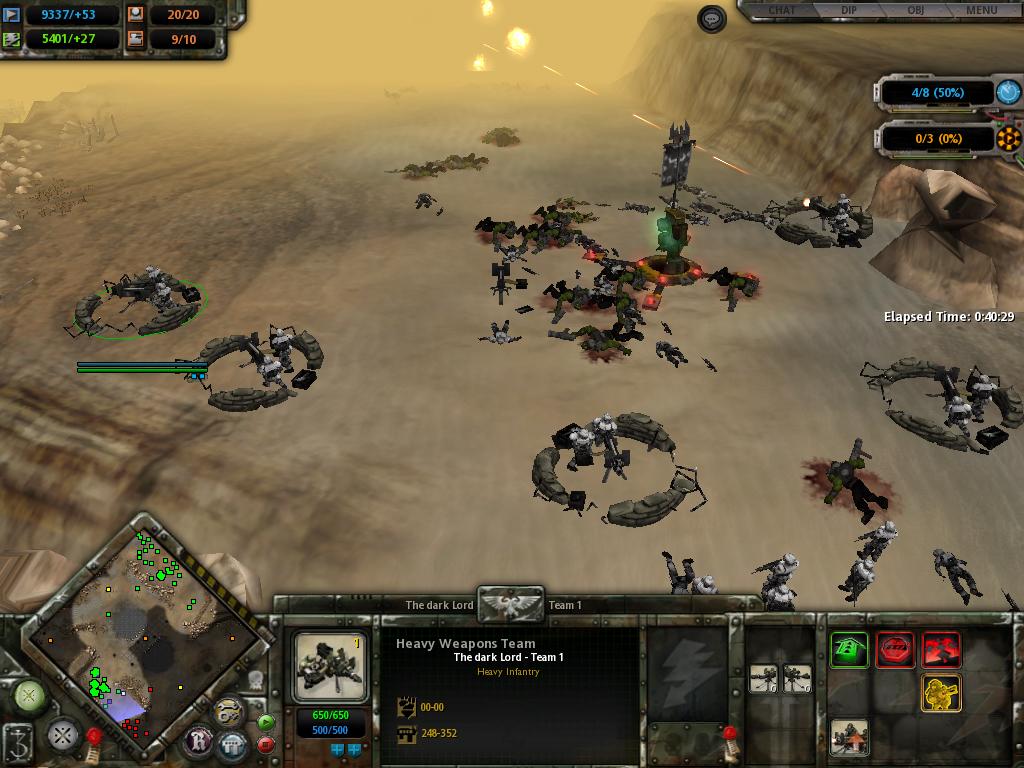Image resolution: width=1024 pixels, height=768 pixels.
Task: Select the second heavy weapon squad member
Action: [x=797, y=679]
